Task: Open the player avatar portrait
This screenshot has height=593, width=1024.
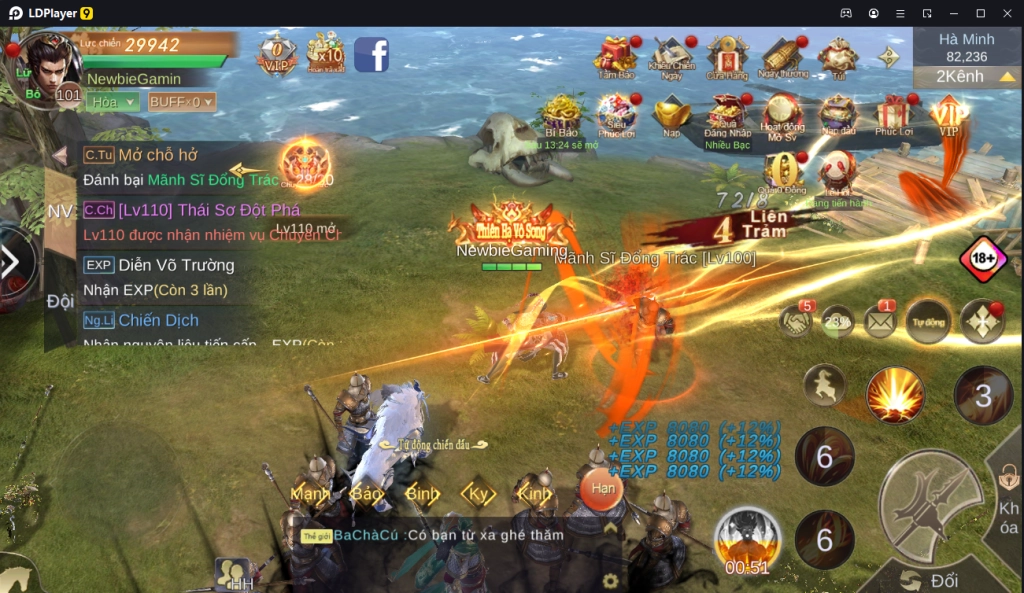Action: coord(48,66)
